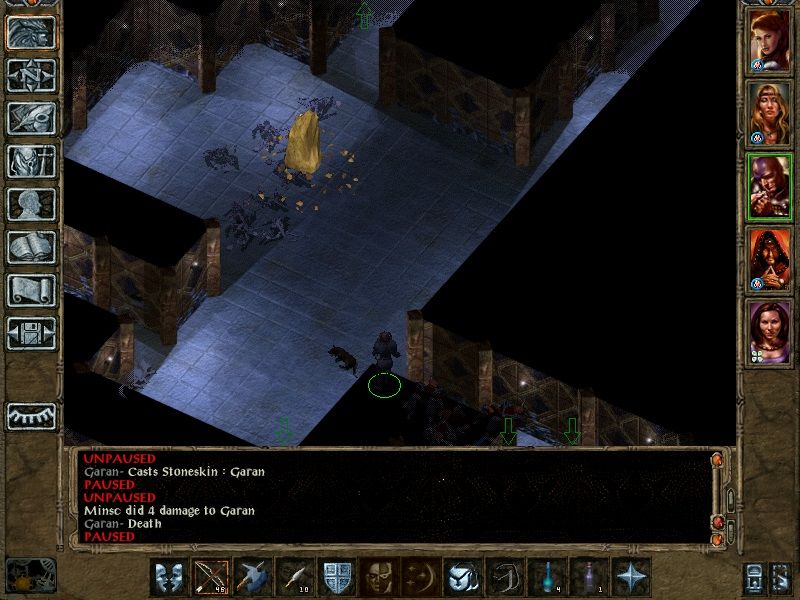This screenshot has height=600, width=800.
Task: Open the options menu with the floppy disk button
Action: click(32, 333)
